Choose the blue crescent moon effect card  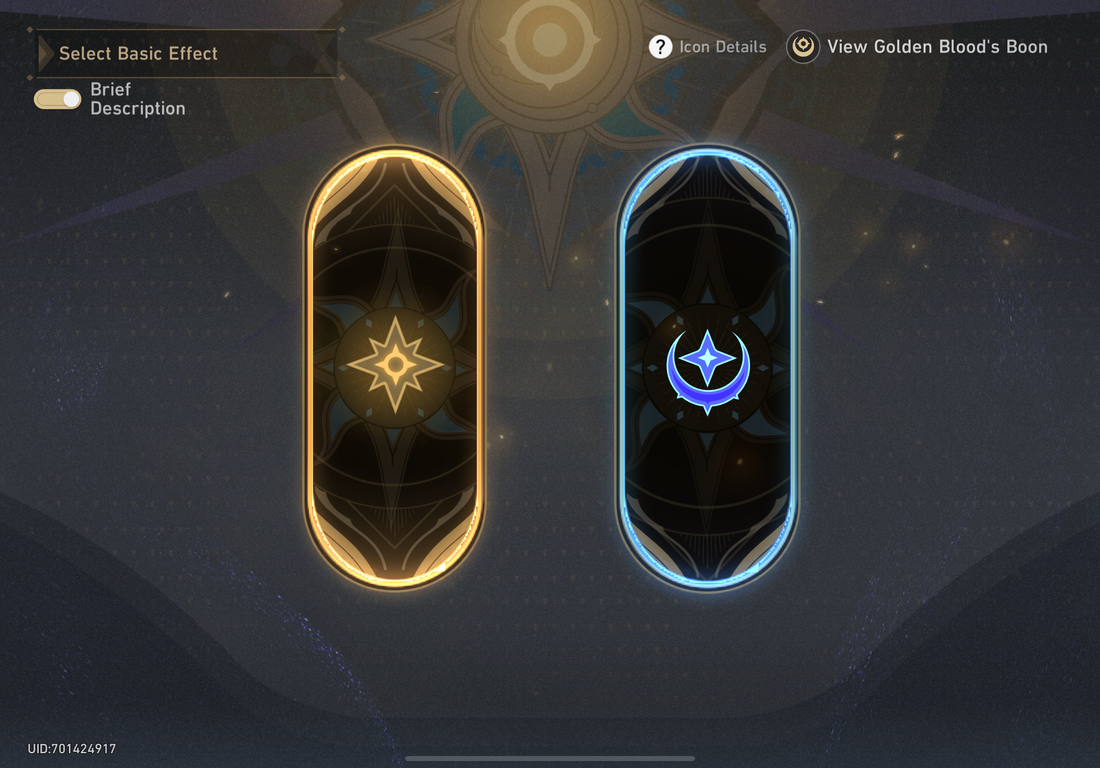[707, 367]
